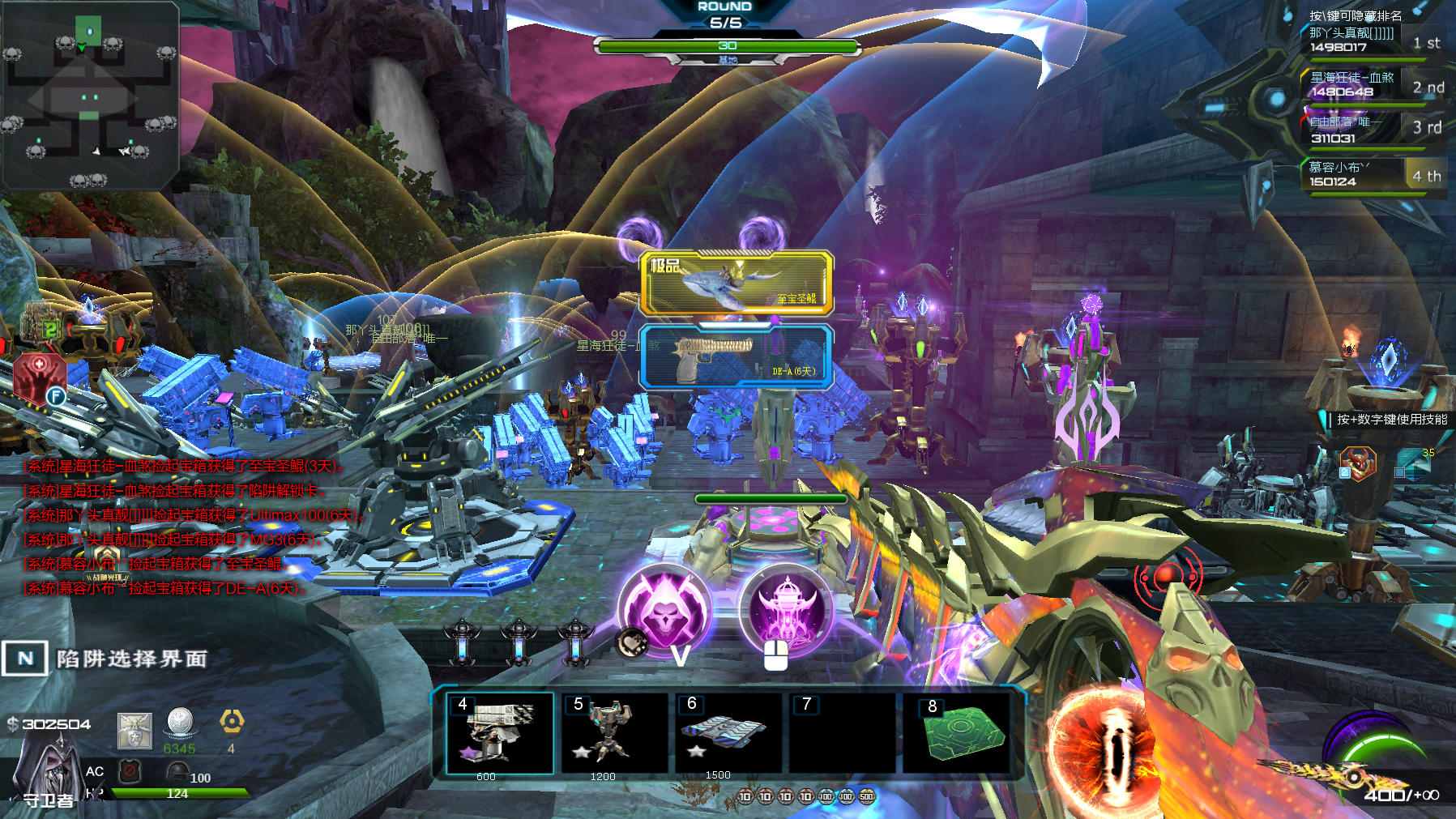
Task: Click the gold whale reward card
Action: [x=737, y=283]
